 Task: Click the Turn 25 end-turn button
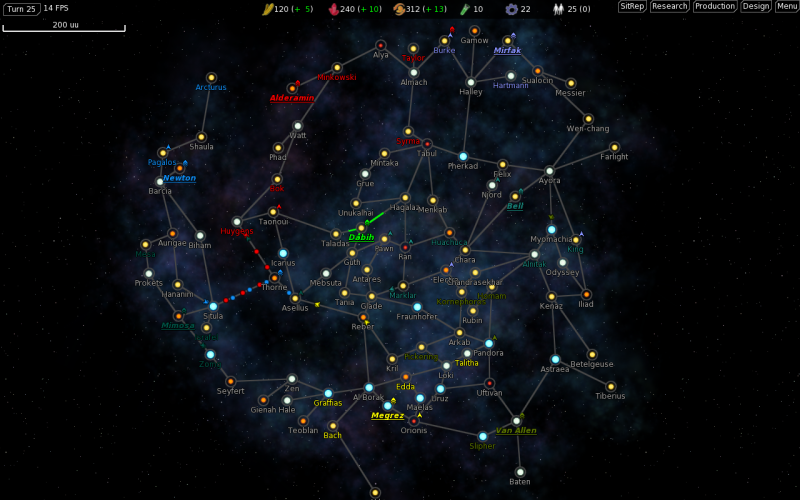[x=22, y=9]
